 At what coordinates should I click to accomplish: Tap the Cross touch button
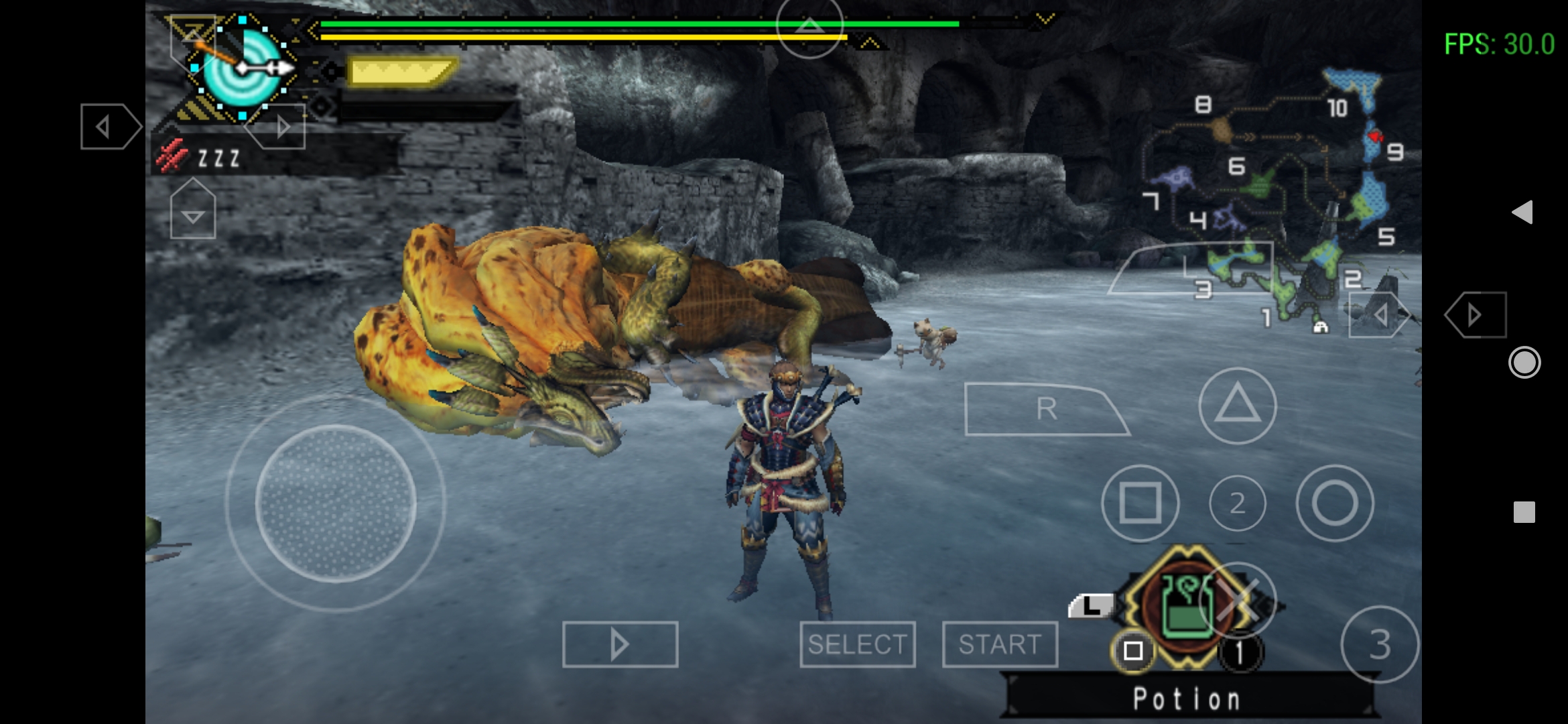pyautogui.click(x=1238, y=599)
